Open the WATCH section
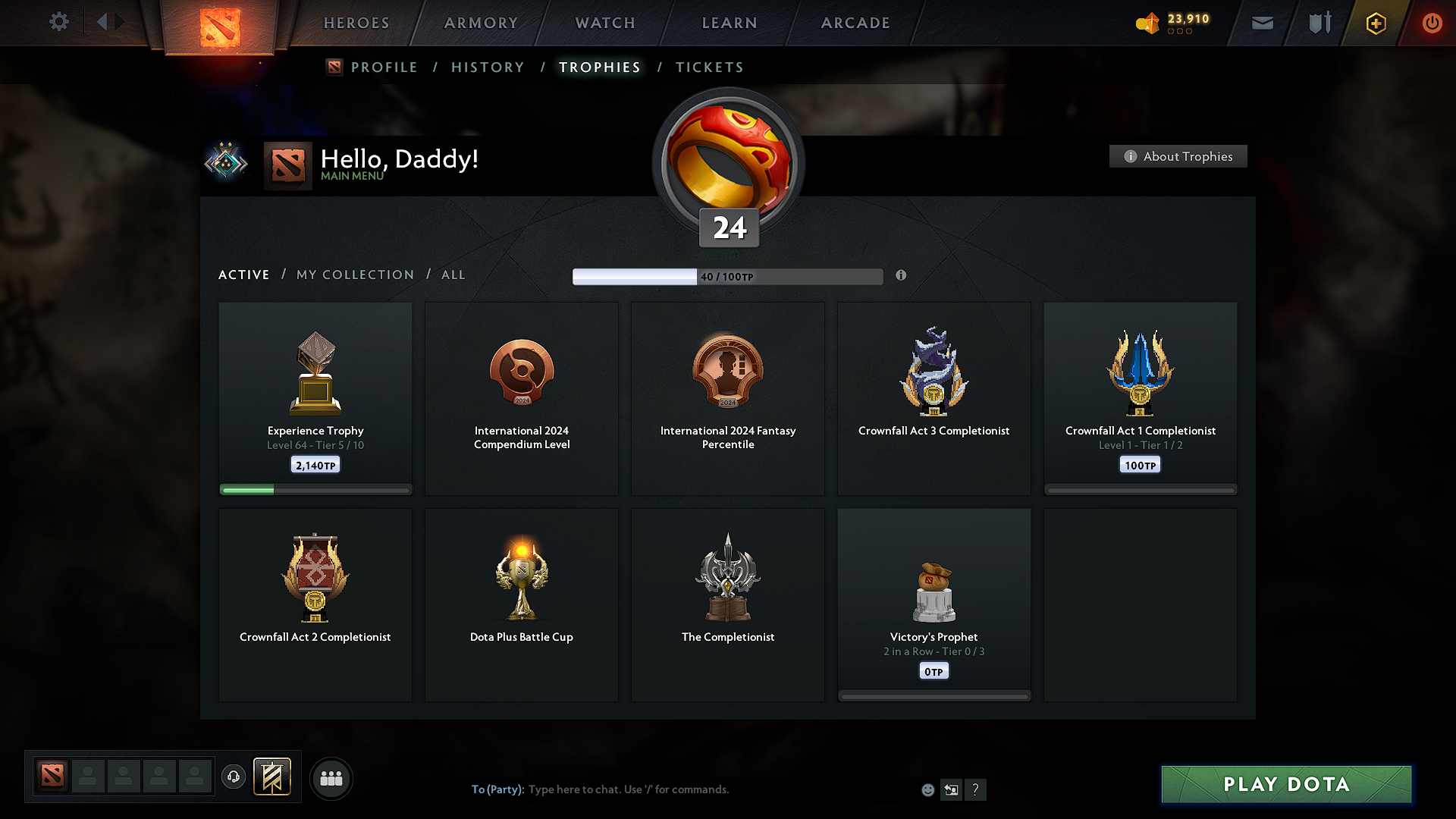This screenshot has height=819, width=1456. [604, 23]
